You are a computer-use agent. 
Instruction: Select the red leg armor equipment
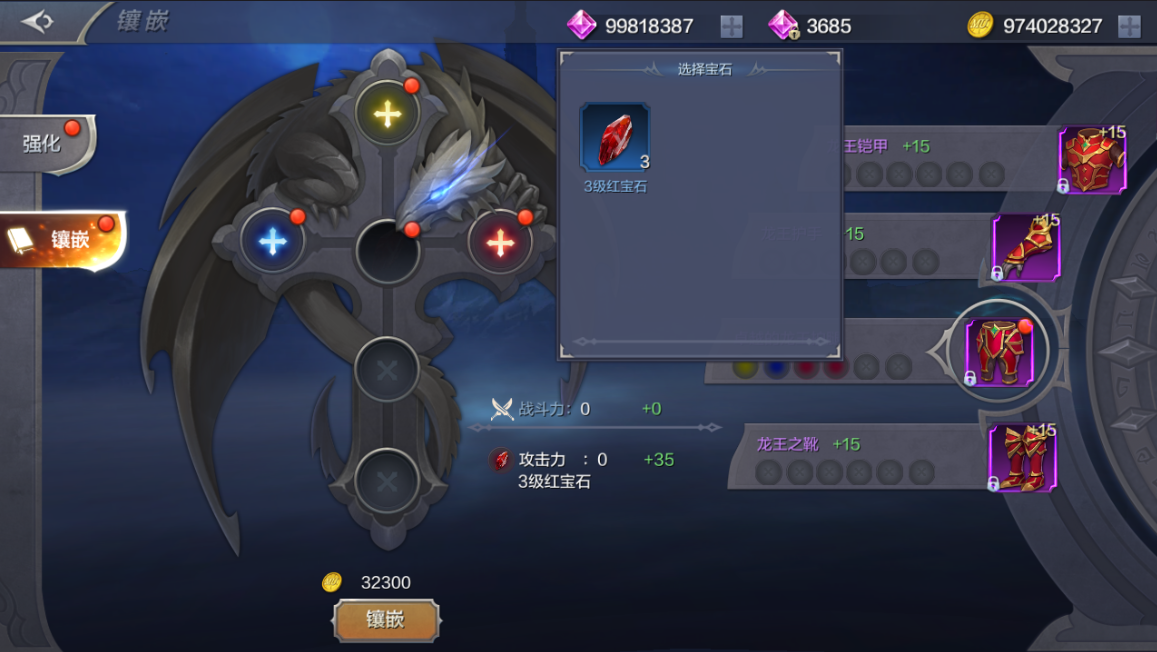click(998, 352)
